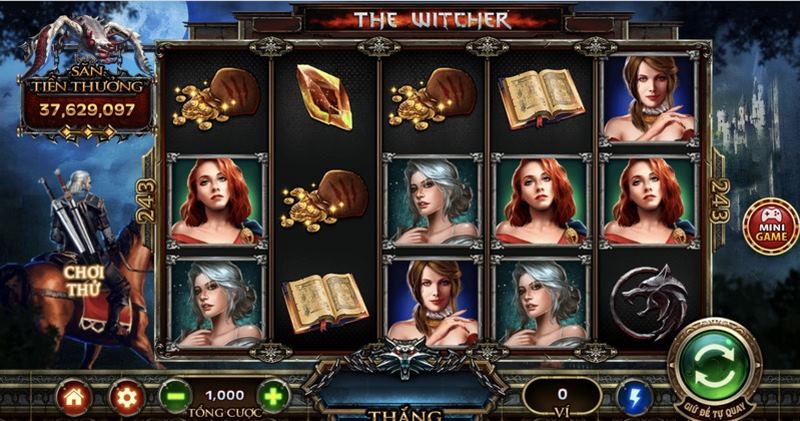Open the Mini Game
Image resolution: width=800 pixels, height=421 pixels.
pos(771,226)
